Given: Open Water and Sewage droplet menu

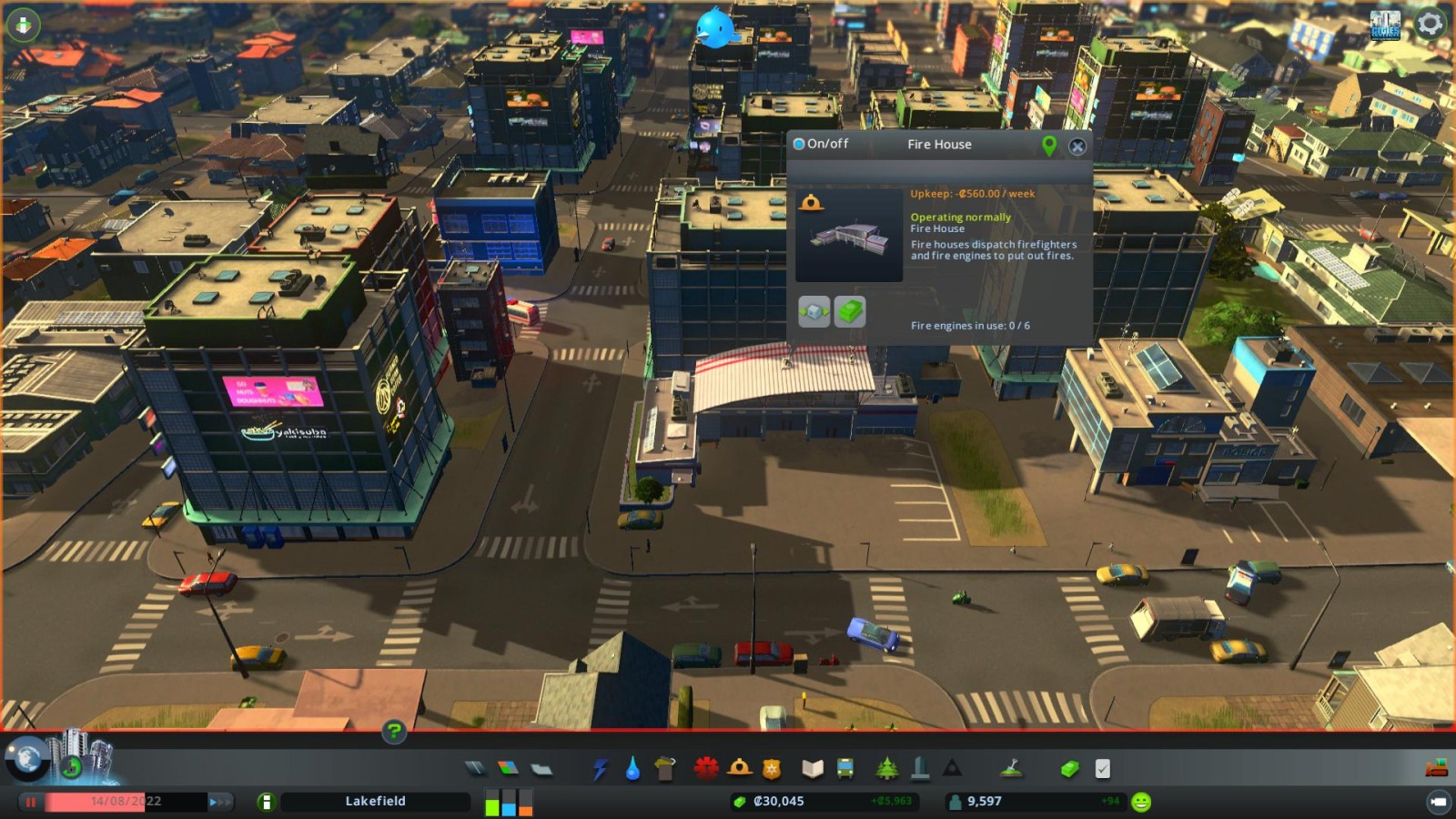Looking at the screenshot, I should [x=632, y=770].
